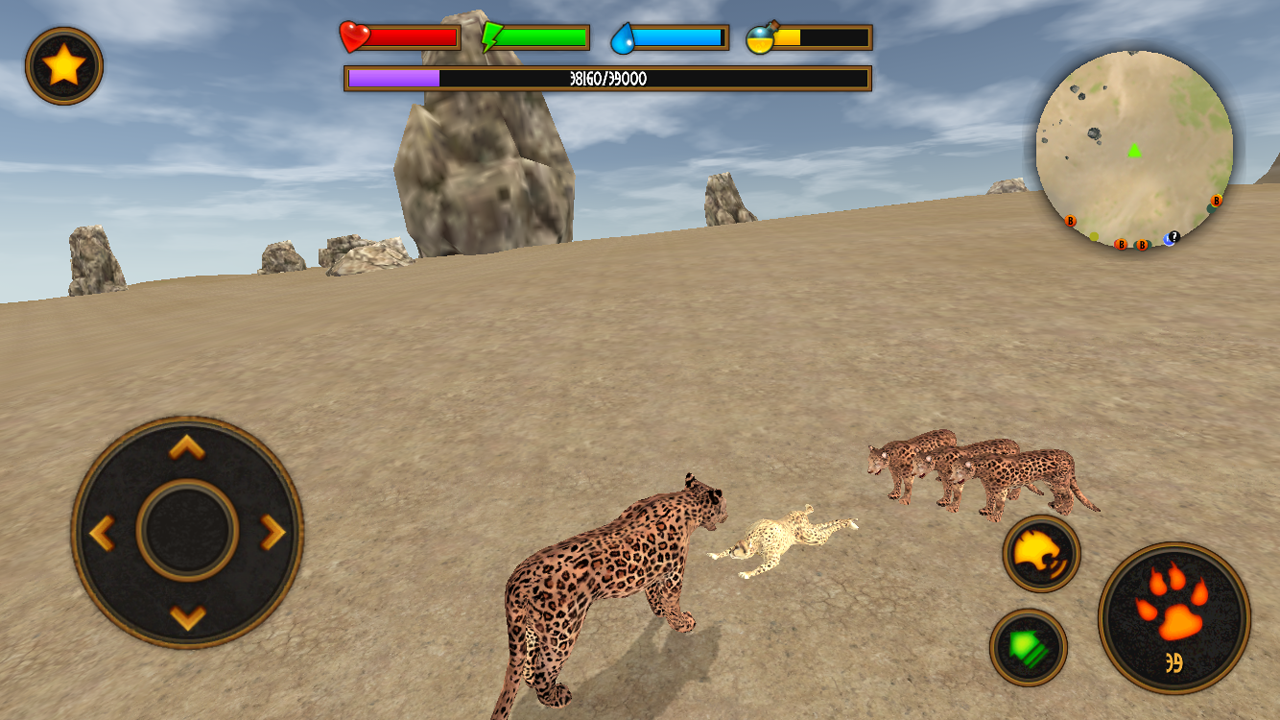
Task: Click the green energy bar
Action: click(x=545, y=35)
